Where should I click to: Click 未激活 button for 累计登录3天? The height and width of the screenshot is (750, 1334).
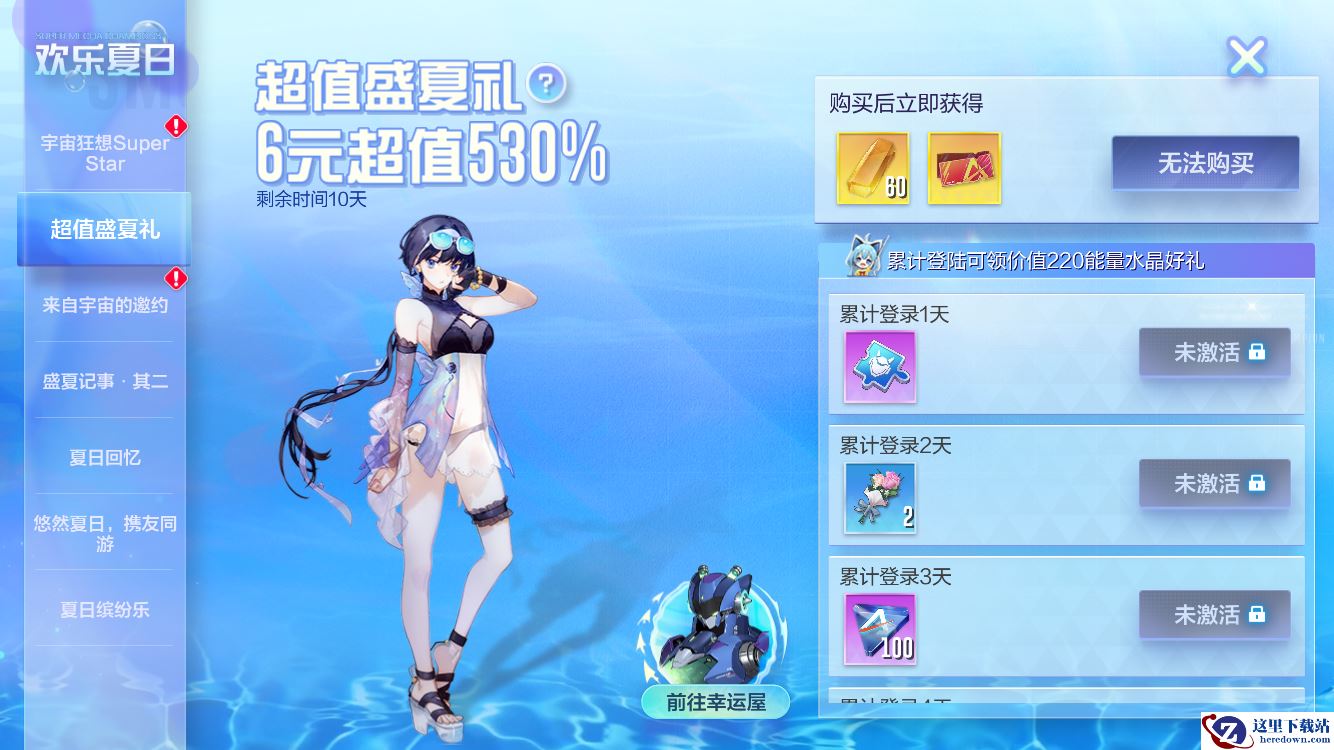1214,614
